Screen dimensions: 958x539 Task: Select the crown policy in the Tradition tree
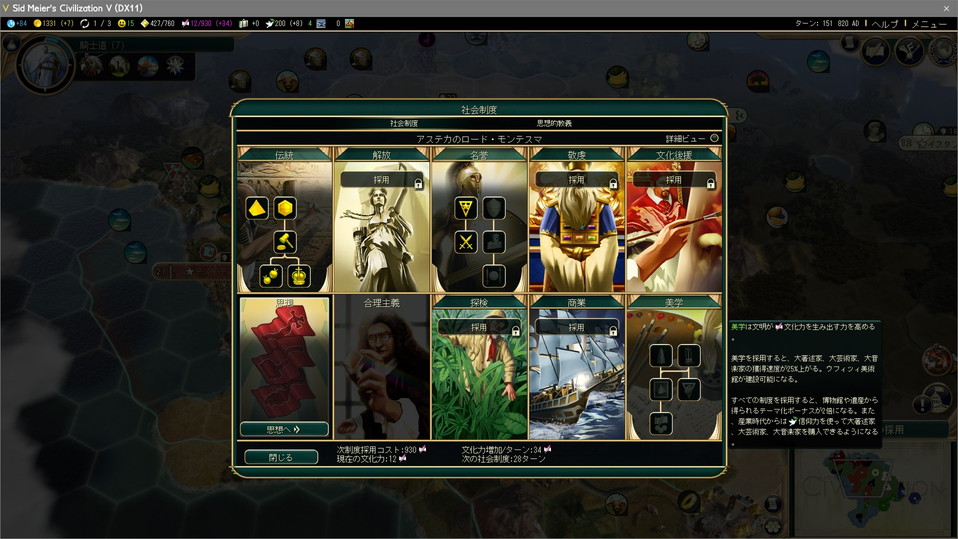pyautogui.click(x=299, y=275)
